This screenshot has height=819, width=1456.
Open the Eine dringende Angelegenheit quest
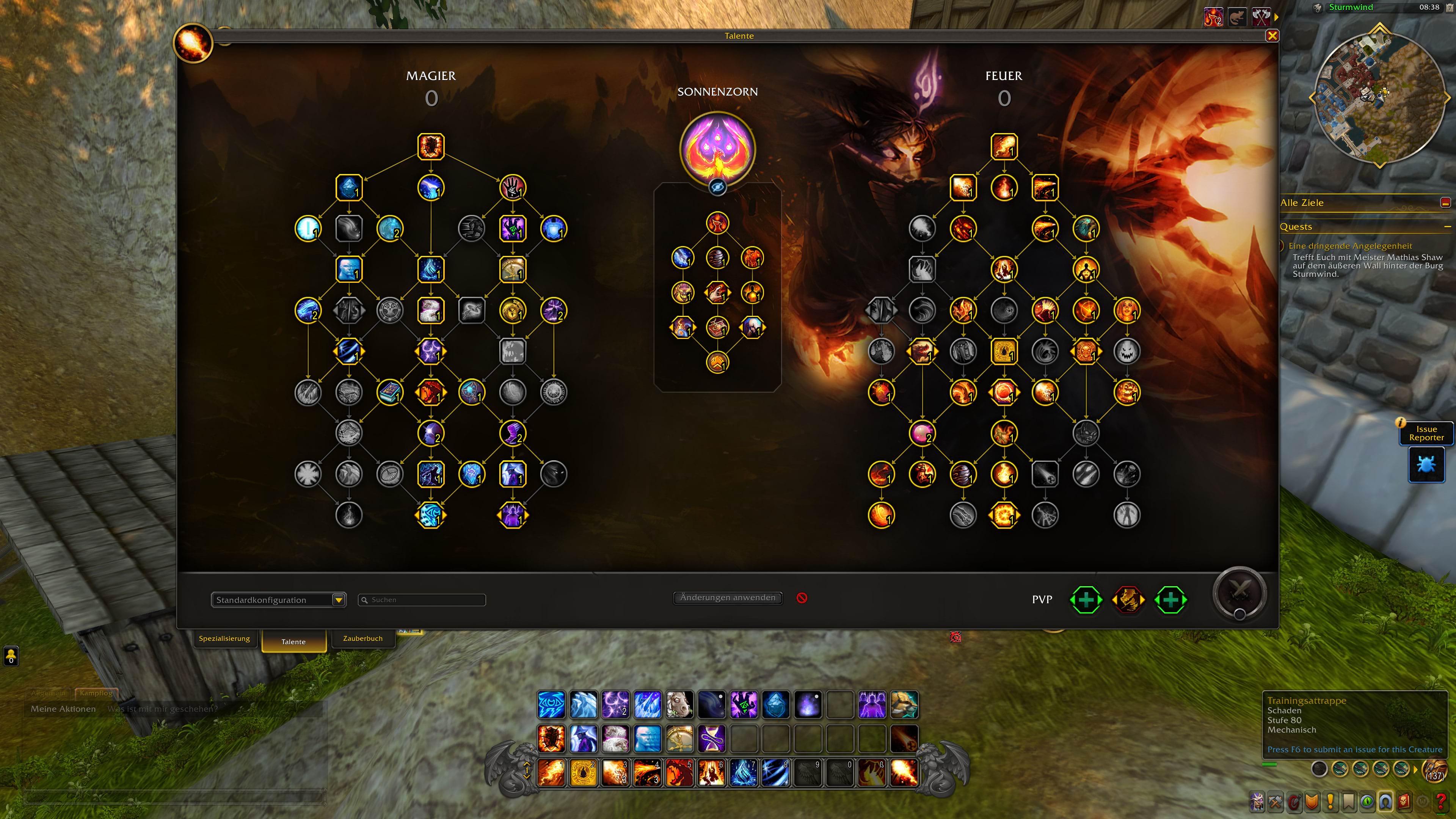point(1350,246)
